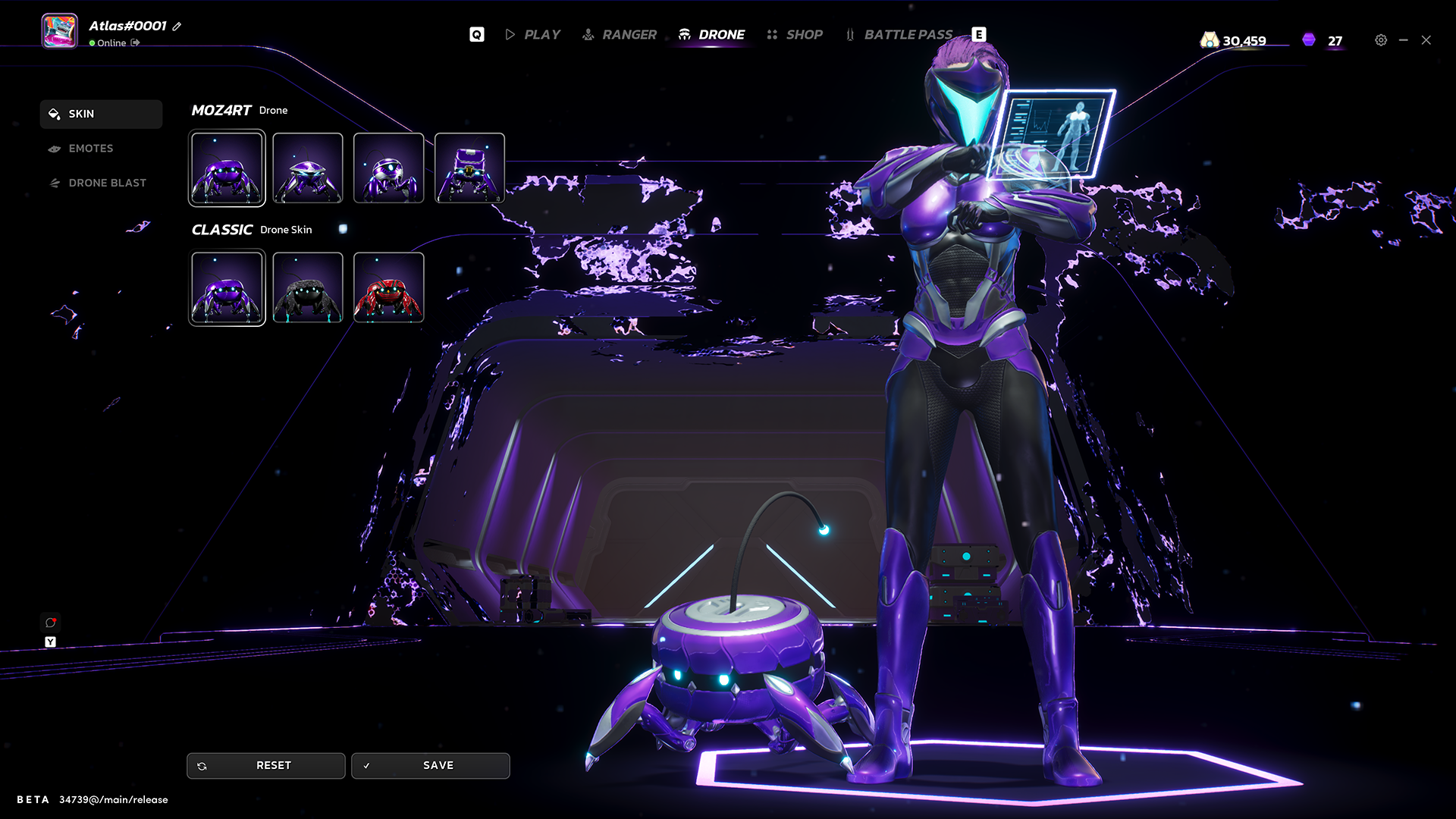The image size is (1456, 819).
Task: Go to the Shop tab
Action: 795,35
